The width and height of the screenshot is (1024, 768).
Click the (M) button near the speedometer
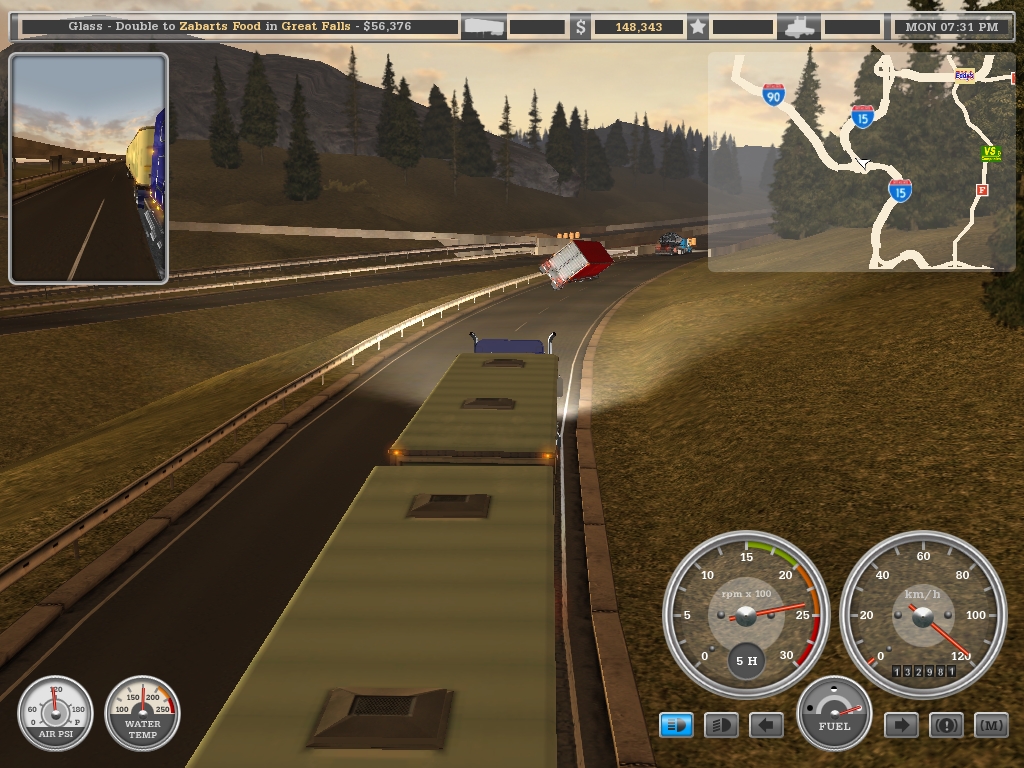point(991,725)
